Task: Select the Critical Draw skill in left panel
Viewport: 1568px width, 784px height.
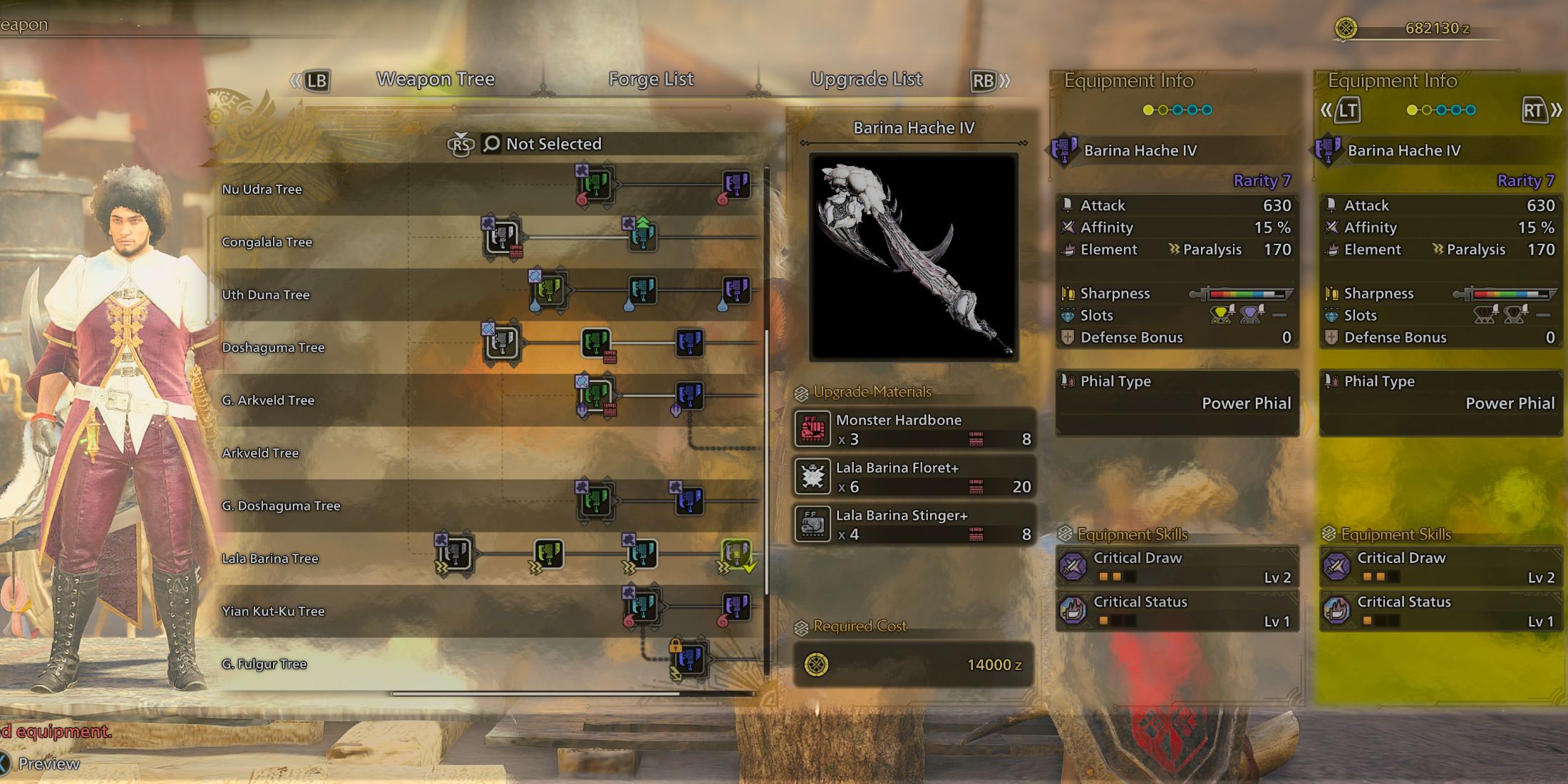Action: pyautogui.click(x=1176, y=567)
